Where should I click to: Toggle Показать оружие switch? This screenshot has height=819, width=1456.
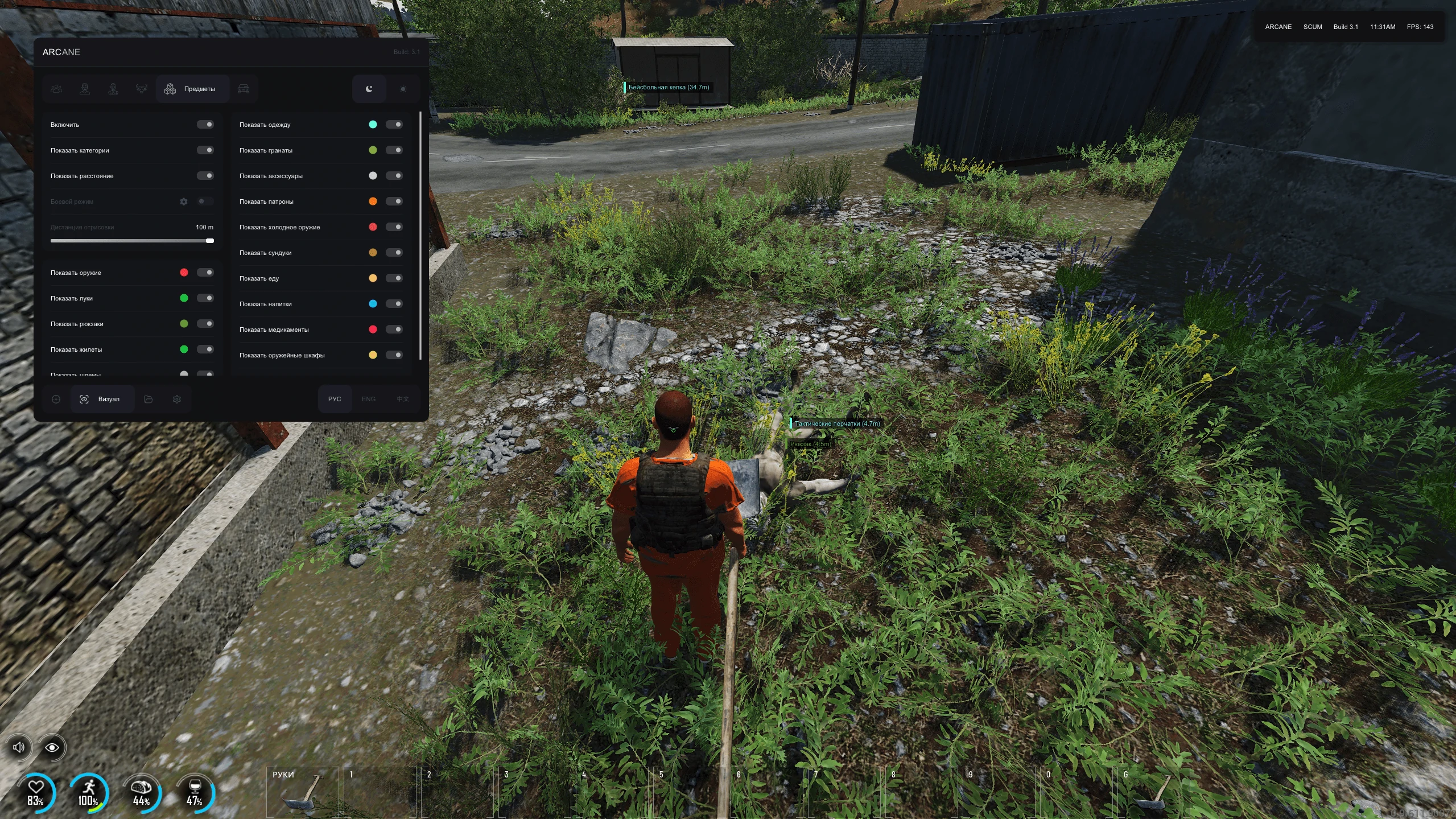[x=205, y=273]
